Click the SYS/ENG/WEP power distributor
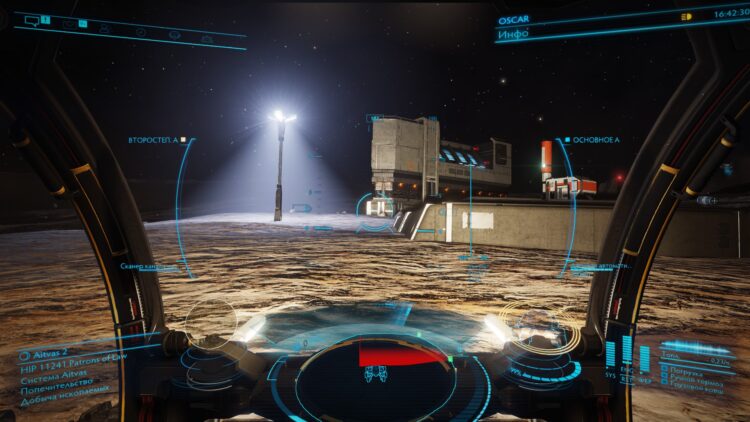The width and height of the screenshot is (750, 422). [x=627, y=360]
